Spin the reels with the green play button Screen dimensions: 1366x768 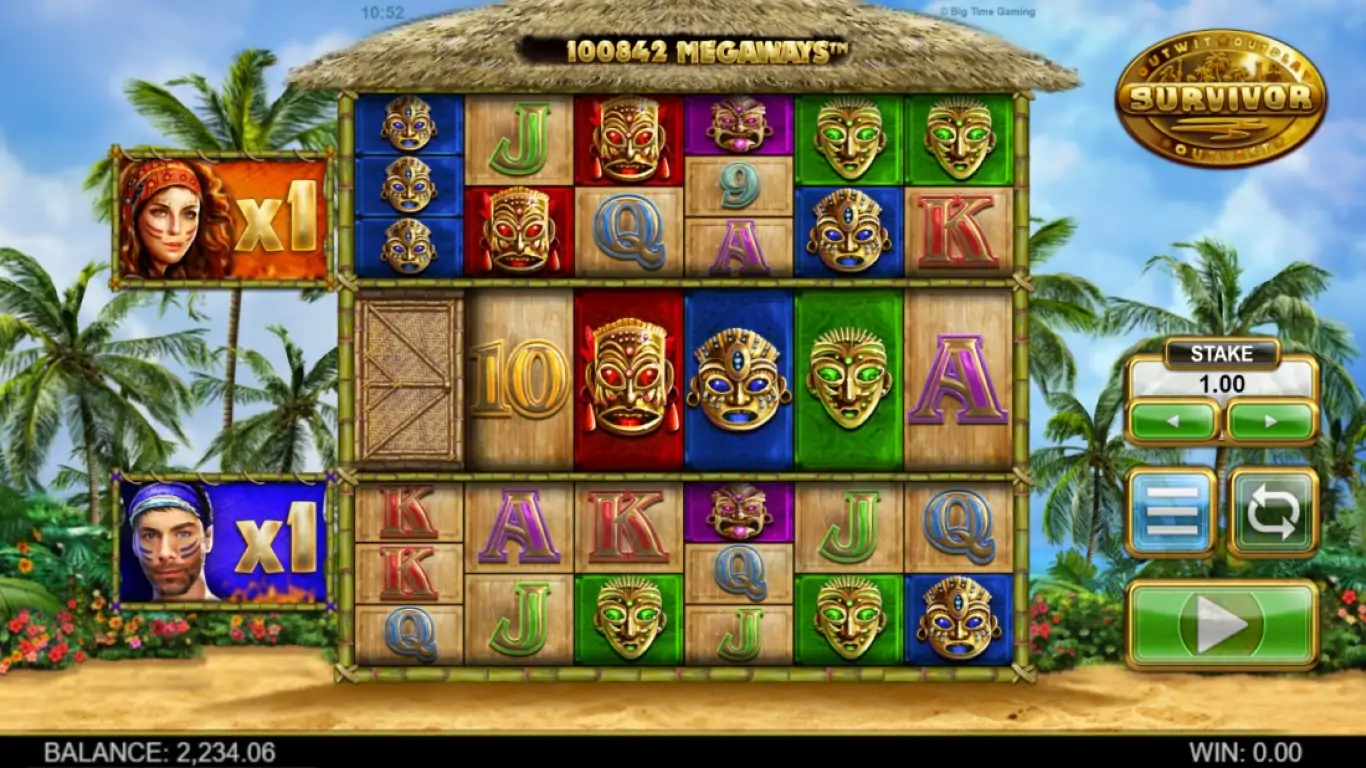[x=1222, y=625]
